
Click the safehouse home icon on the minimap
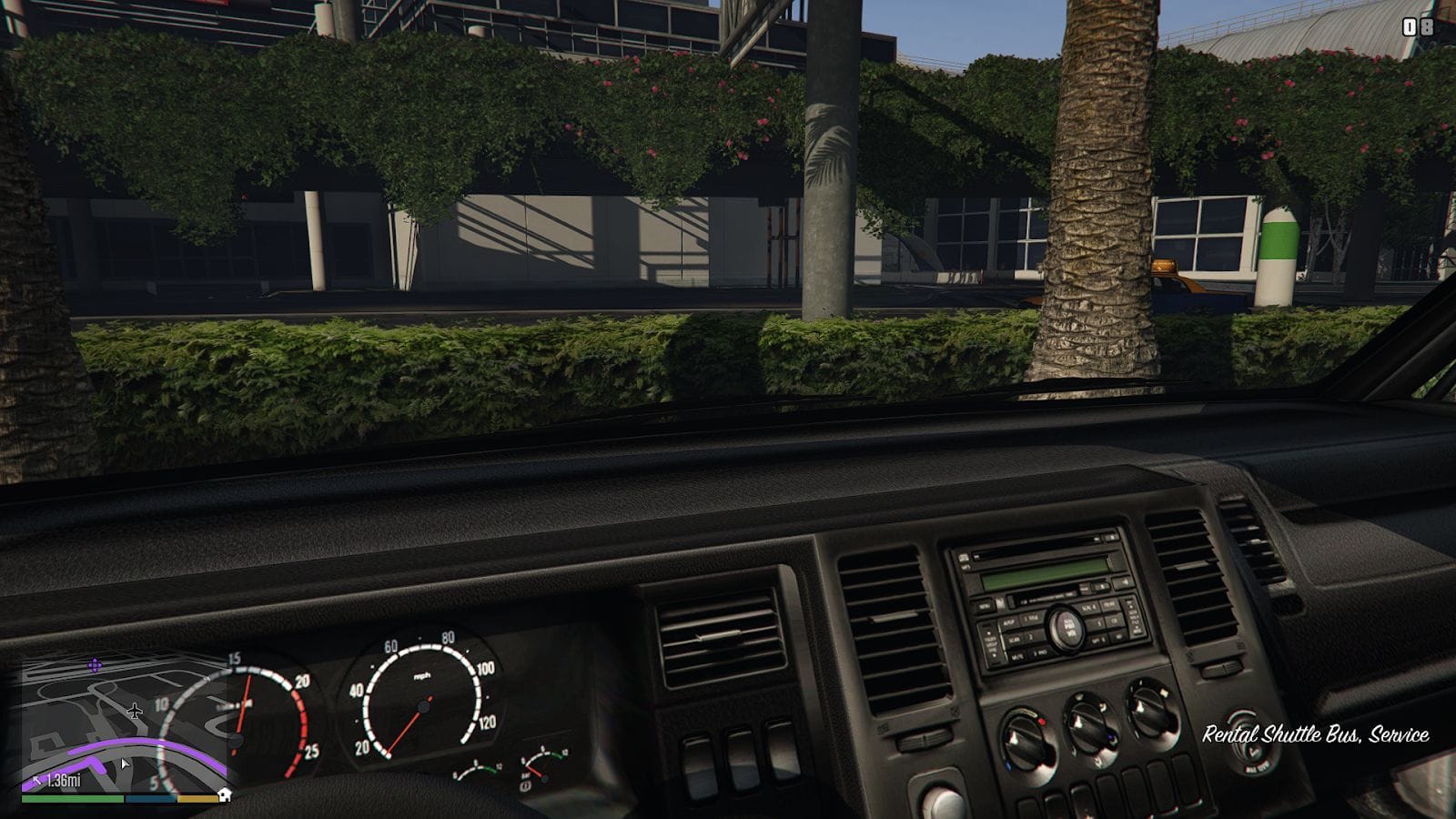pyautogui.click(x=224, y=796)
